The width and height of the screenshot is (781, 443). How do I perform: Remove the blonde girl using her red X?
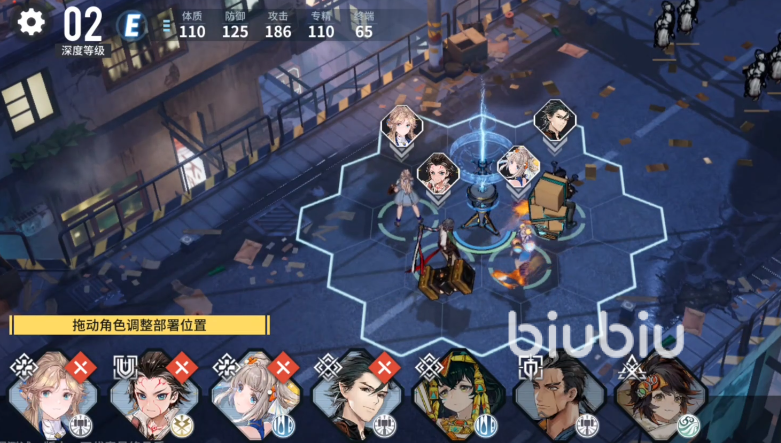tap(84, 366)
